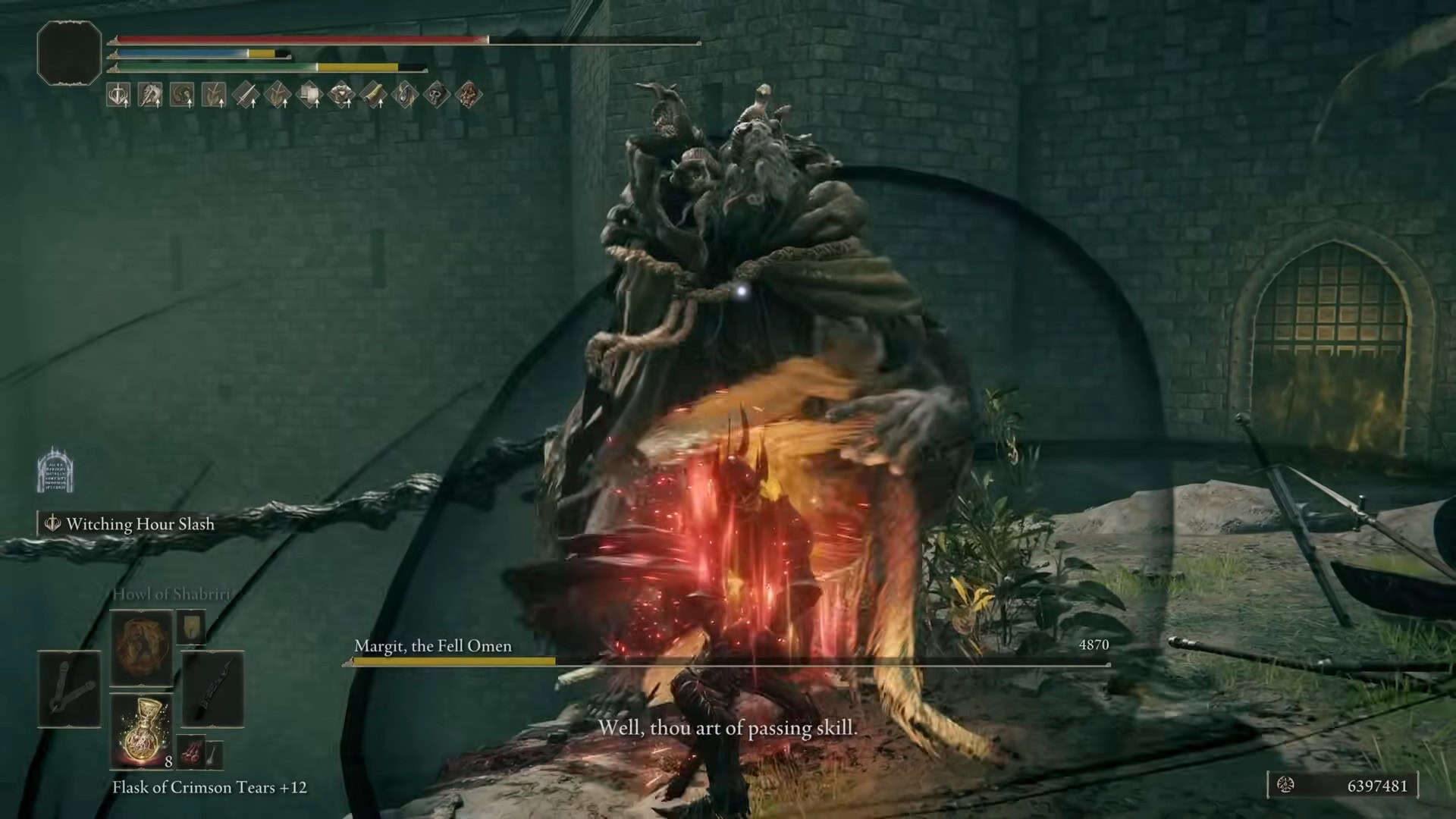
Task: Click the skull status effect icon
Action: coord(435,96)
